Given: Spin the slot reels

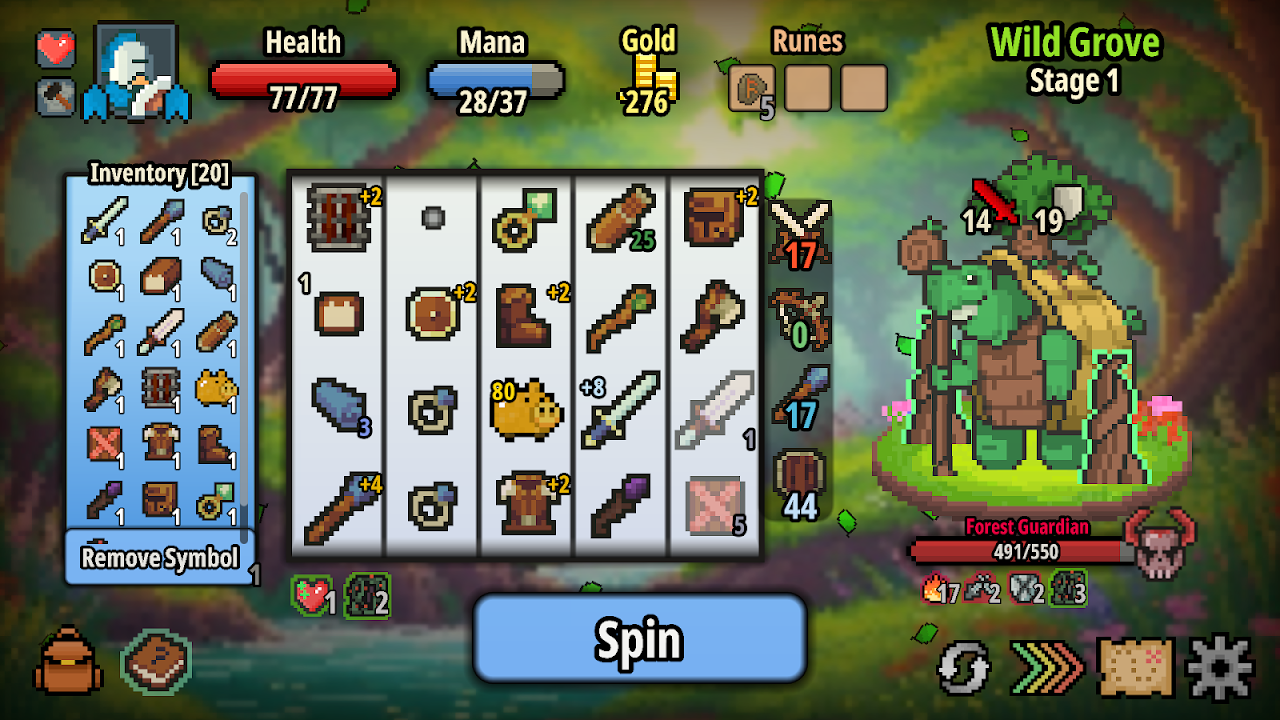Looking at the screenshot, I should [x=639, y=638].
